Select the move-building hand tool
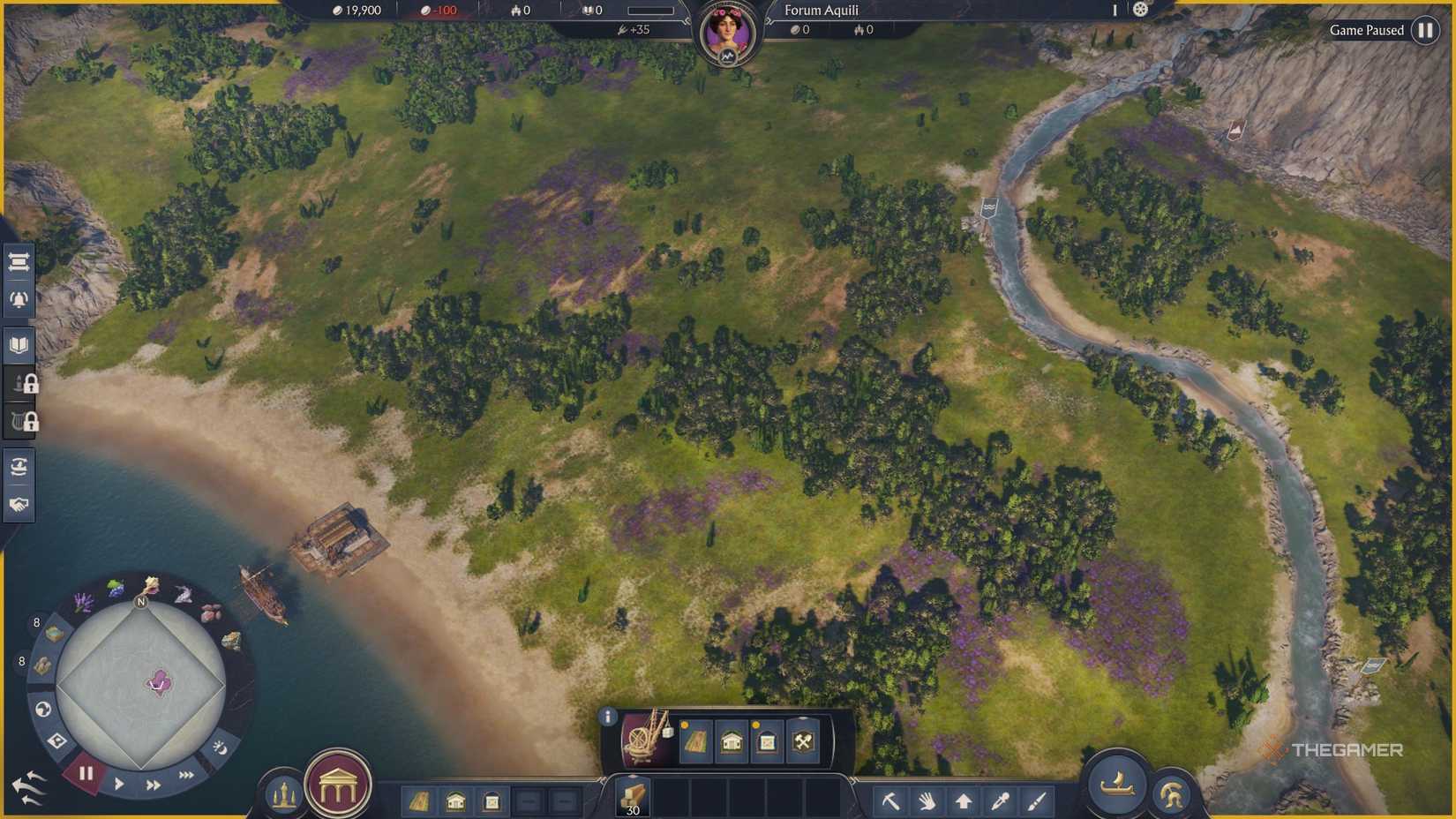 (927, 800)
